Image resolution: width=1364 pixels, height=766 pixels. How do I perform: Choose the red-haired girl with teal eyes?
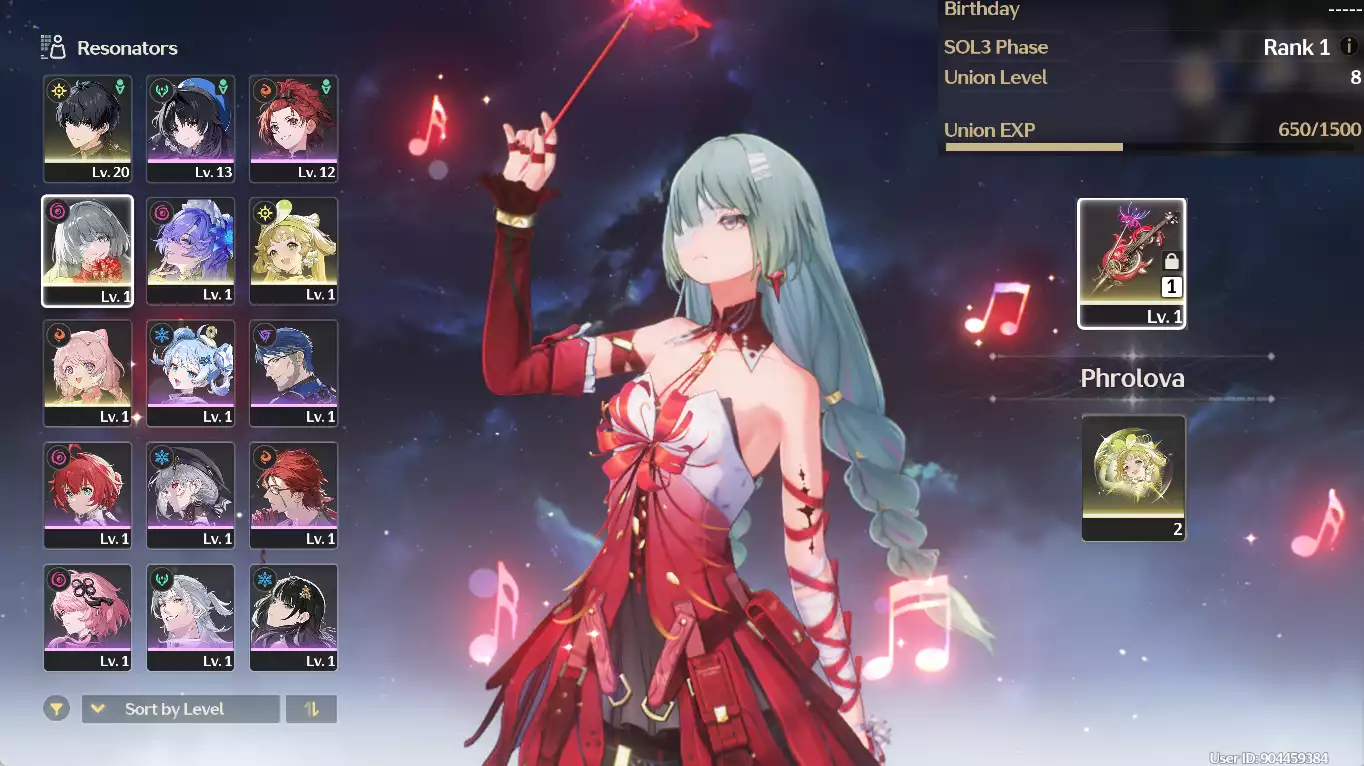tap(88, 495)
